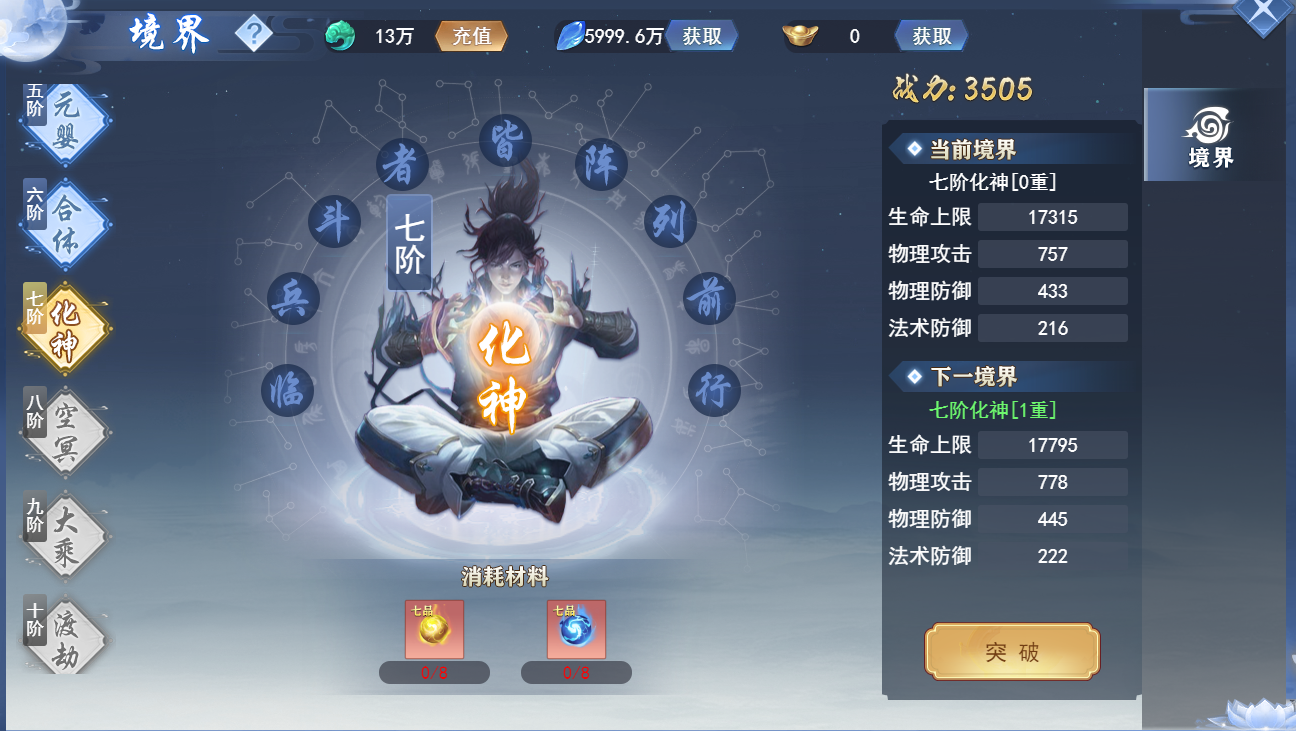Click the 临 rune node
This screenshot has width=1296, height=731.
tap(288, 390)
